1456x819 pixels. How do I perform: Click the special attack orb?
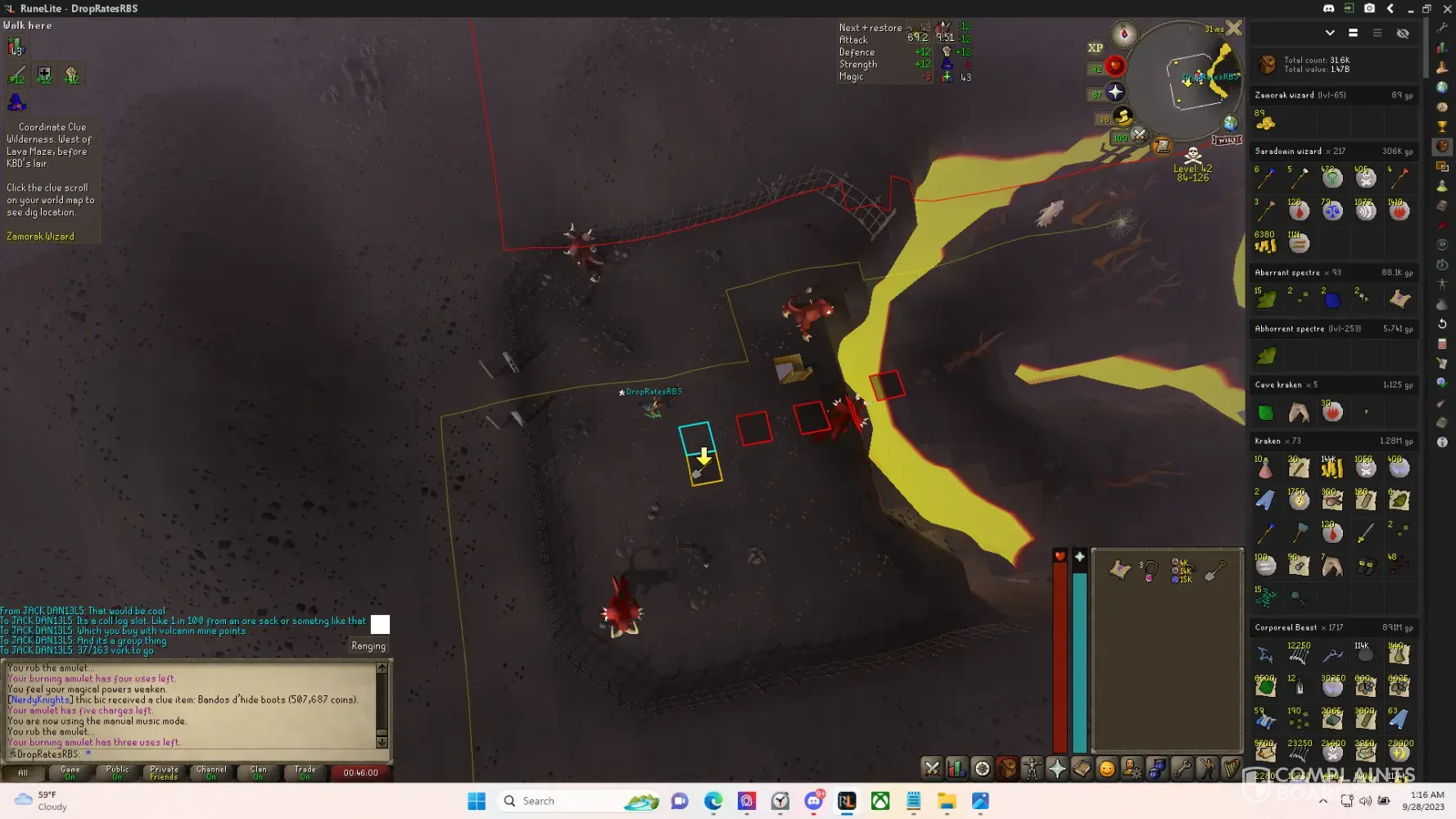point(1139,135)
